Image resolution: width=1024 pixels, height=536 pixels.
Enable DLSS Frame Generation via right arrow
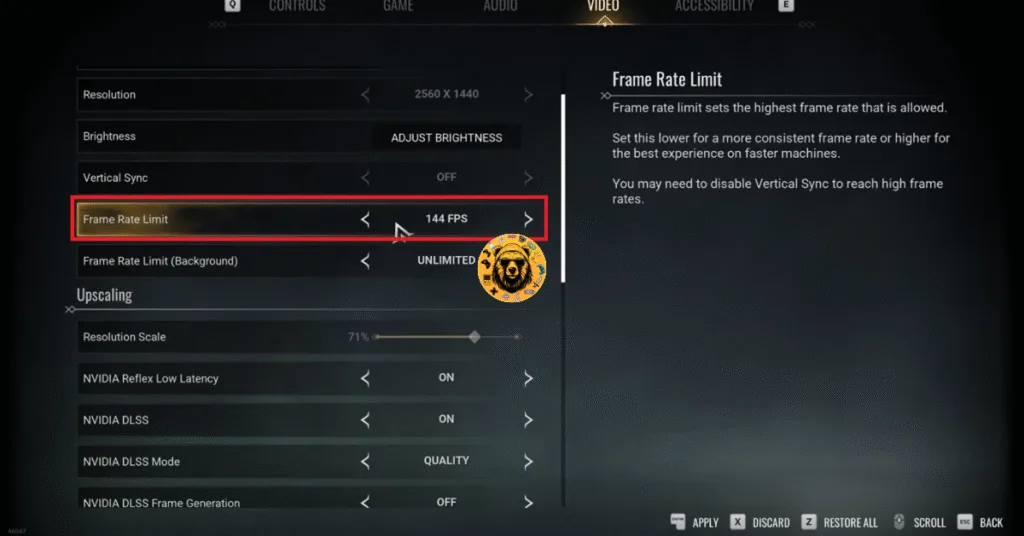click(528, 503)
